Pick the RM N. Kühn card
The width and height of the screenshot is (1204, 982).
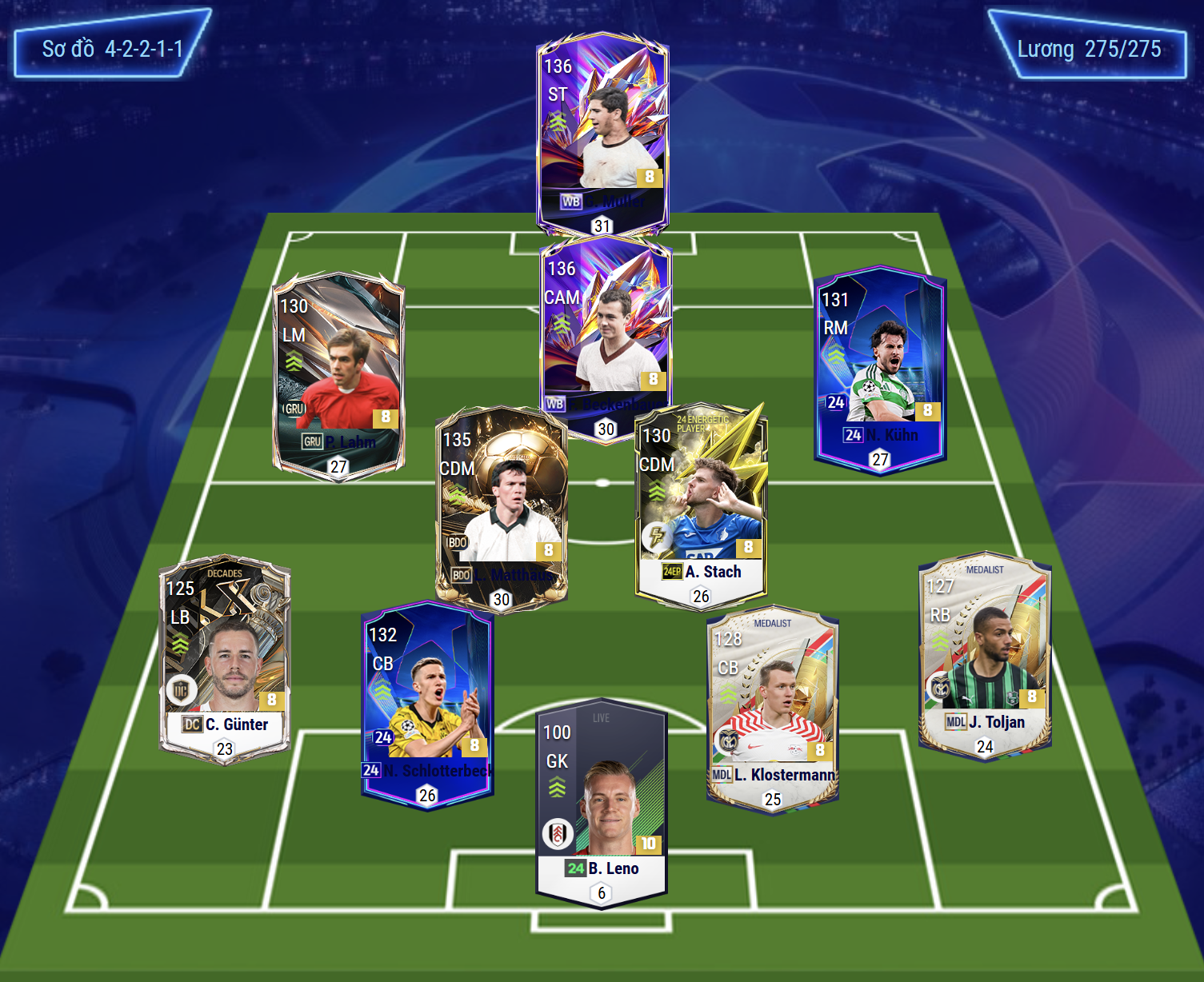click(x=880, y=368)
